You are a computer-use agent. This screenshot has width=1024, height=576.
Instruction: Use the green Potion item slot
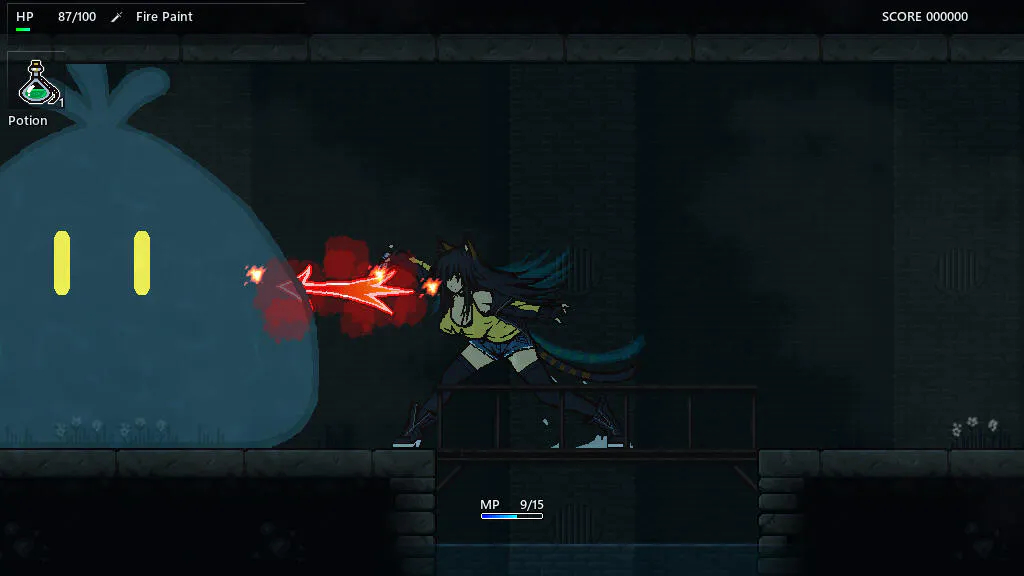coord(37,82)
